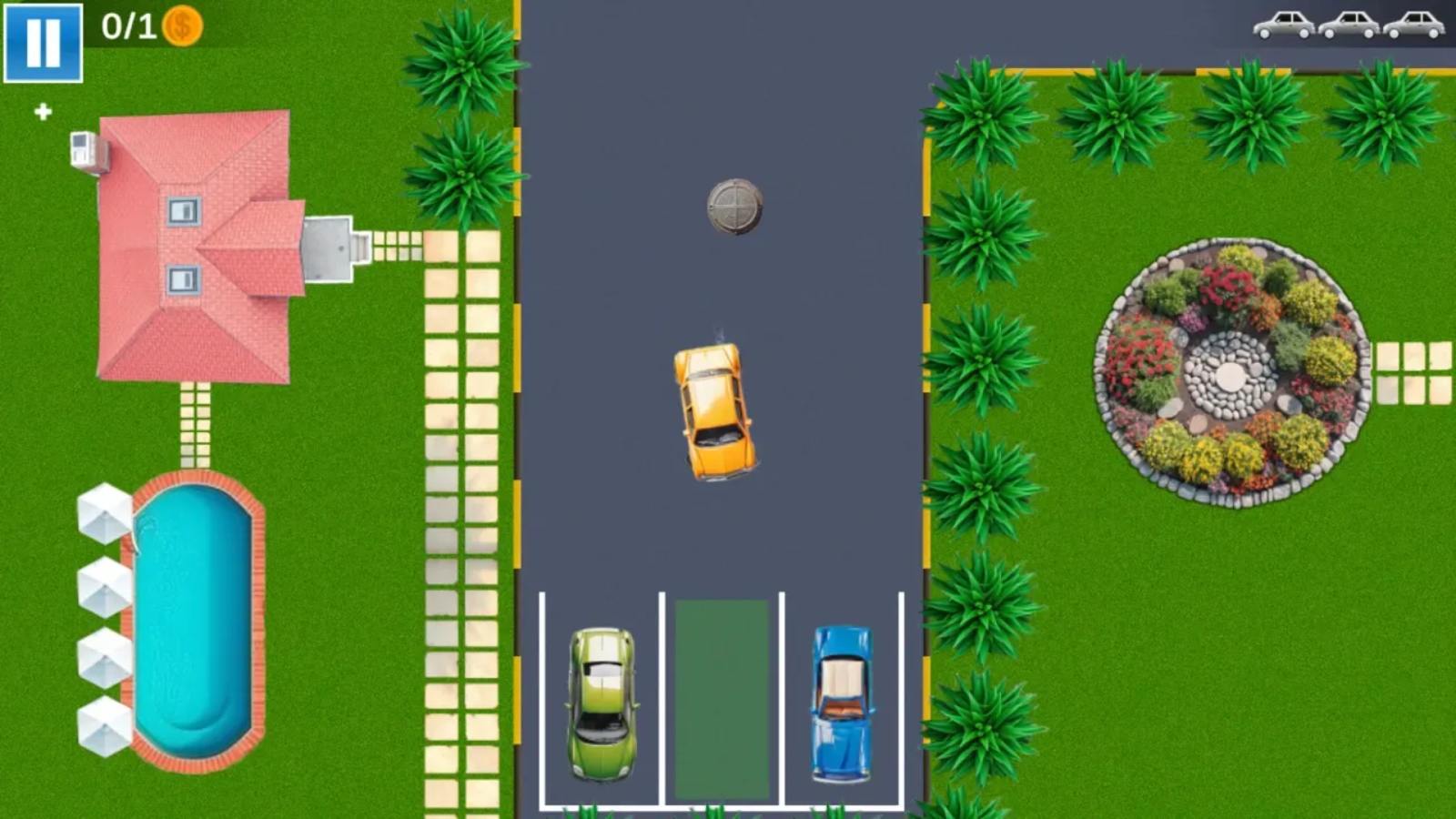Click the gold coin currency icon
1456x819 pixels.
(182, 25)
